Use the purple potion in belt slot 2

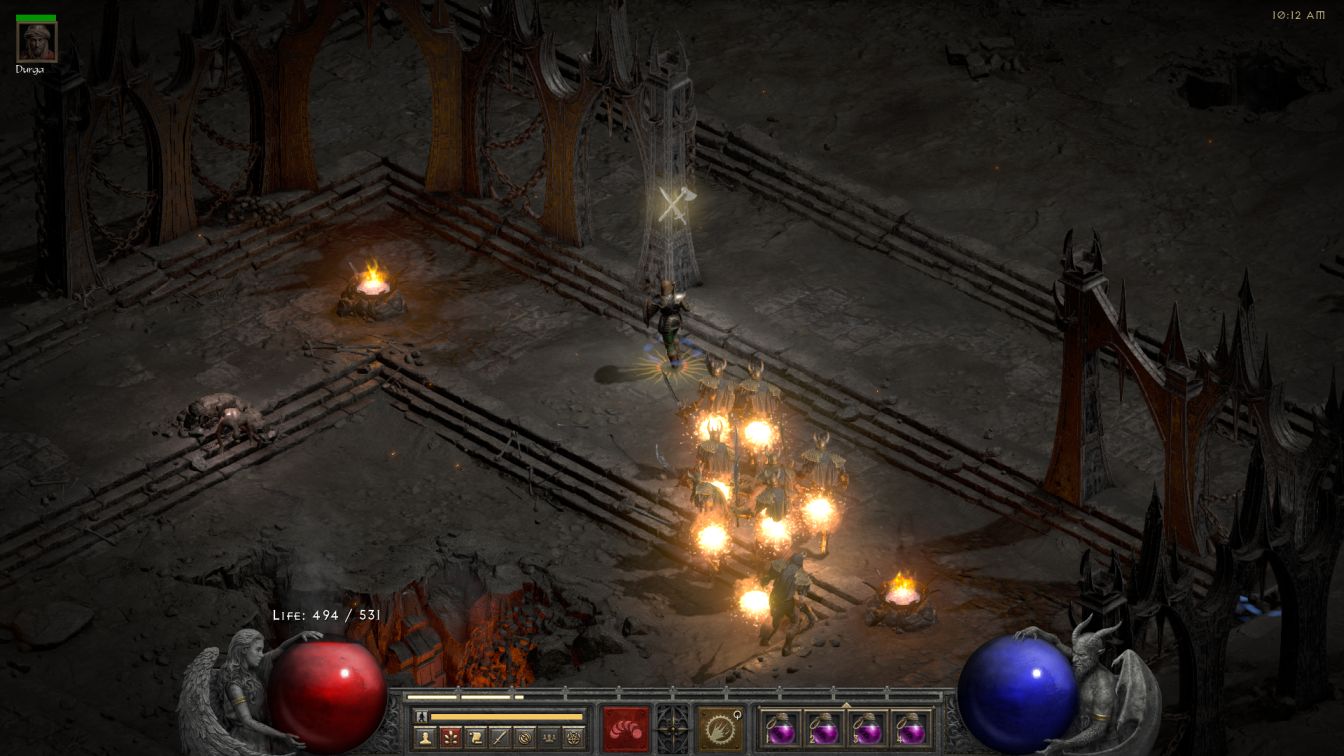tap(824, 729)
